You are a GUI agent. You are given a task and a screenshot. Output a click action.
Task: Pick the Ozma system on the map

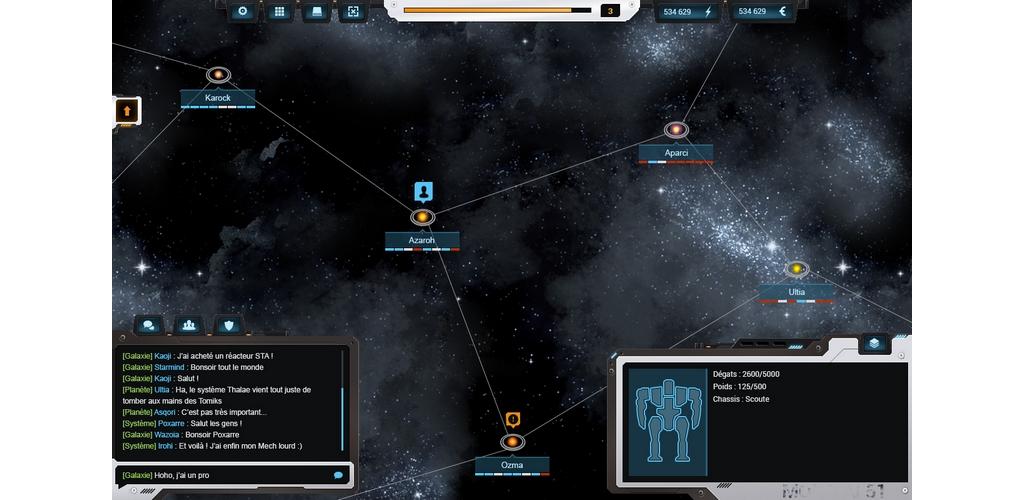coord(512,442)
